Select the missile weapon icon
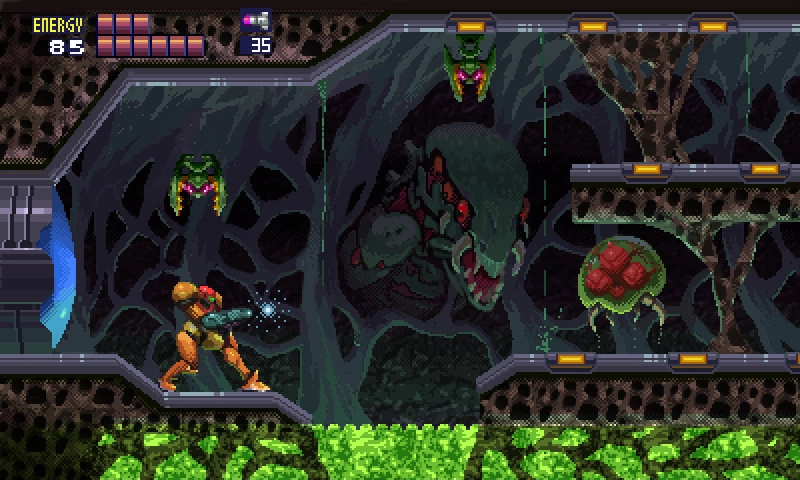The image size is (800, 480). (255, 21)
